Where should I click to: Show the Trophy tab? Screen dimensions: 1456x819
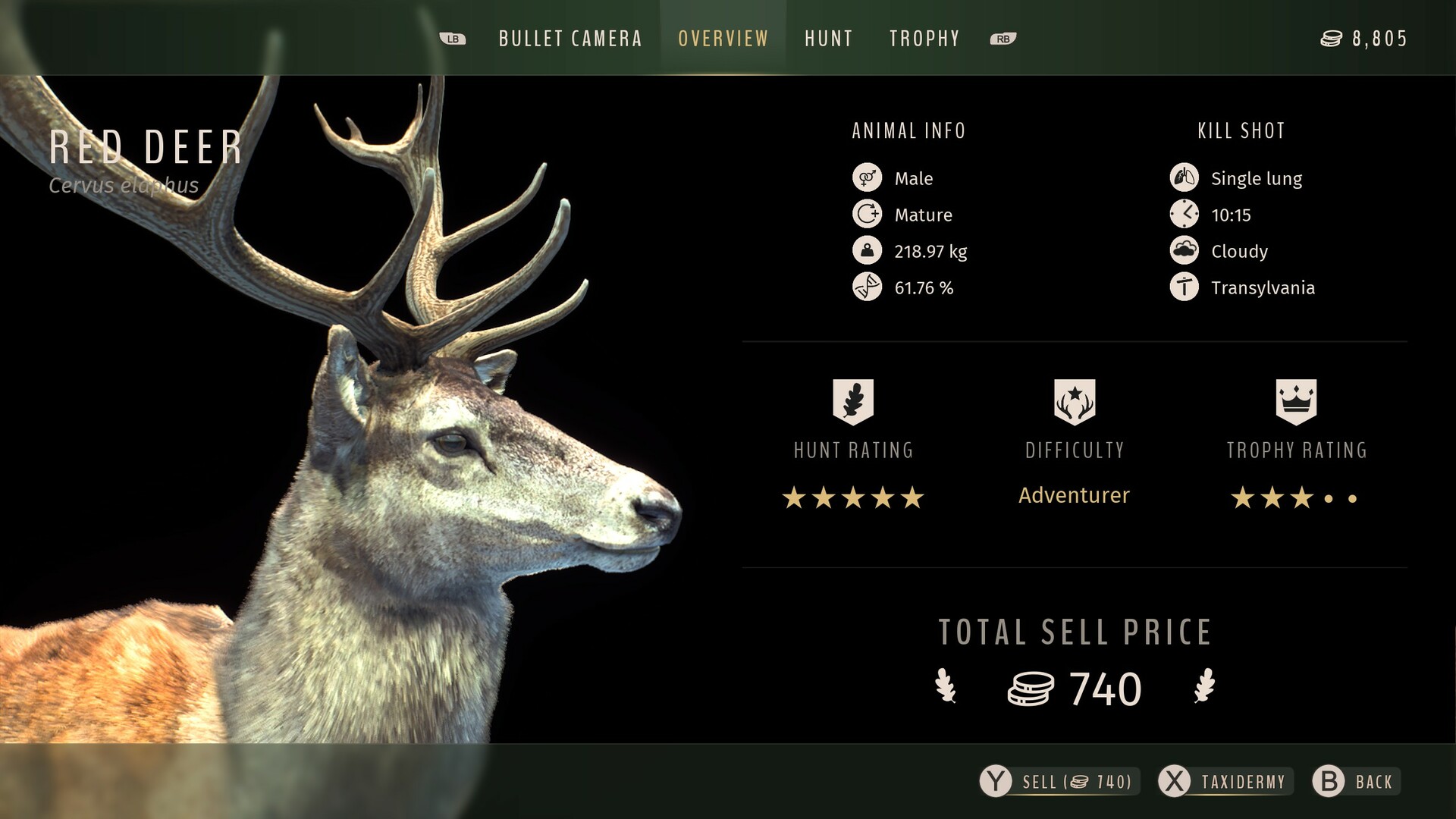coord(924,39)
